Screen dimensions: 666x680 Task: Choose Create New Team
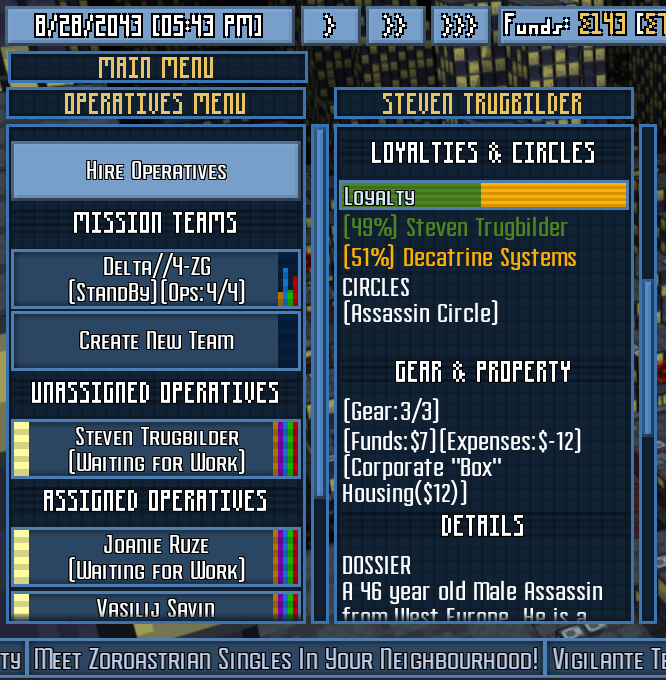(156, 341)
